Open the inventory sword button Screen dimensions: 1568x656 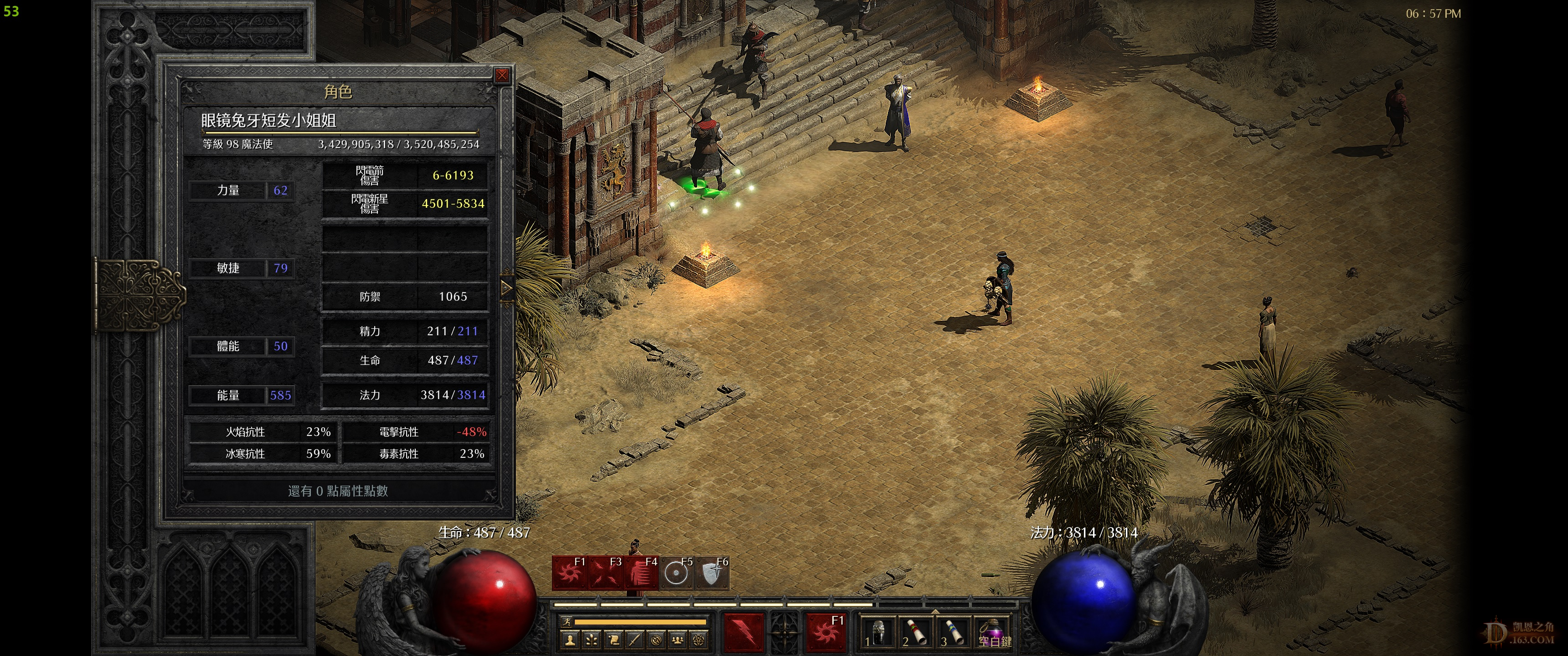click(x=634, y=640)
